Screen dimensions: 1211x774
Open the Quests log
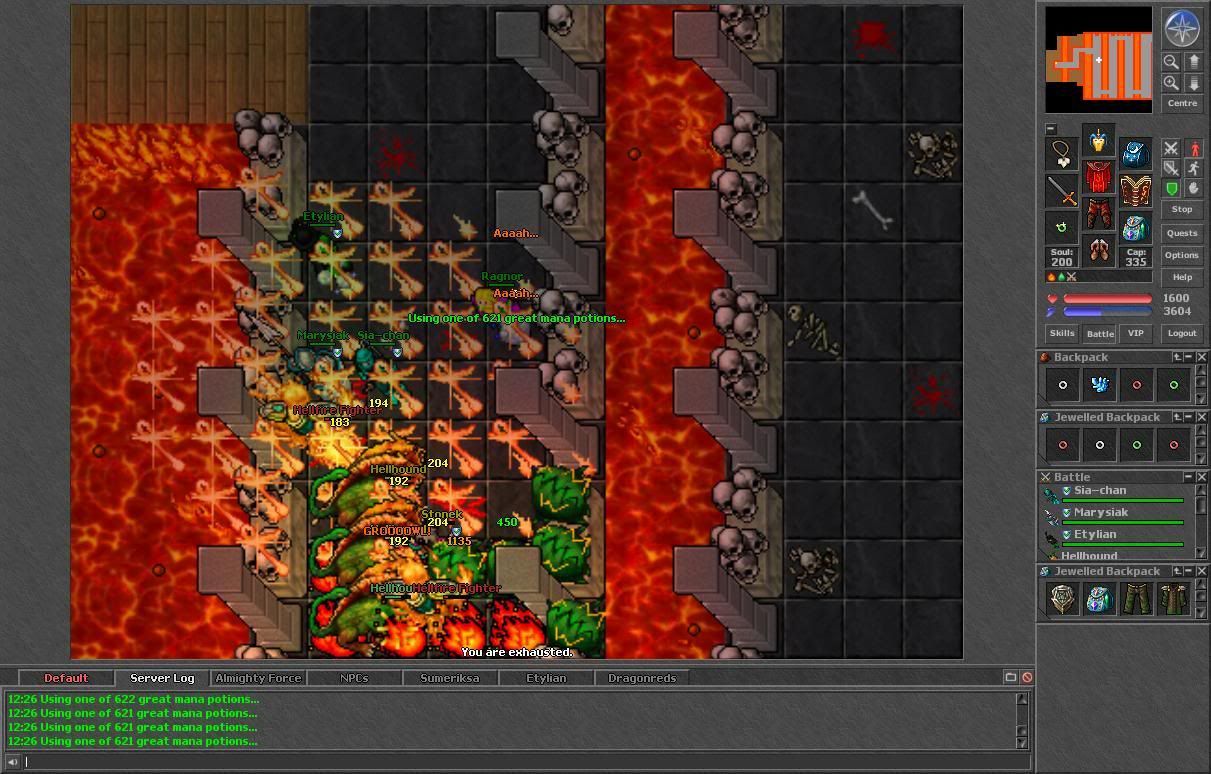coord(1181,233)
